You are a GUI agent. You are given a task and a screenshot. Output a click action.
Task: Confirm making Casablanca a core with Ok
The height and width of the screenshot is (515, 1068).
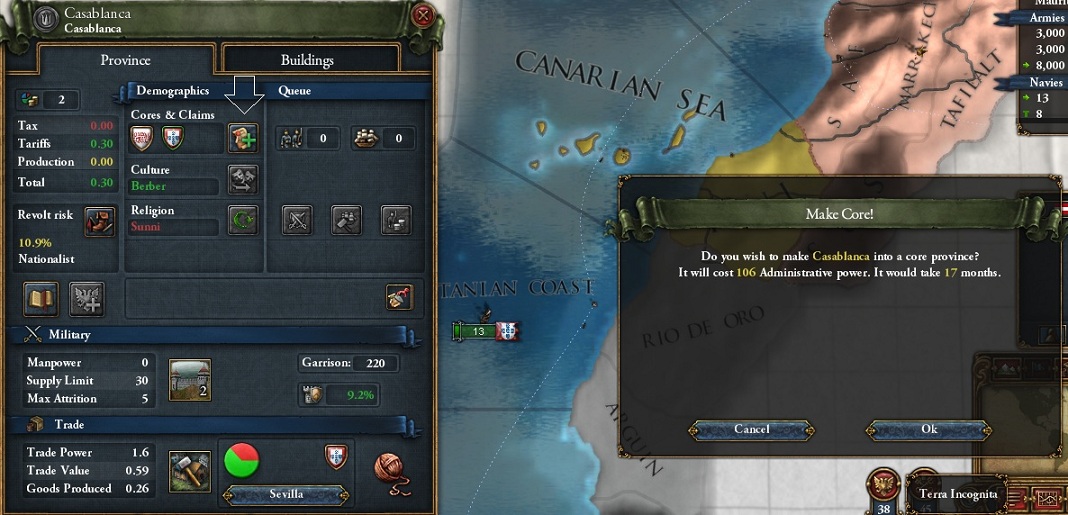tap(929, 429)
